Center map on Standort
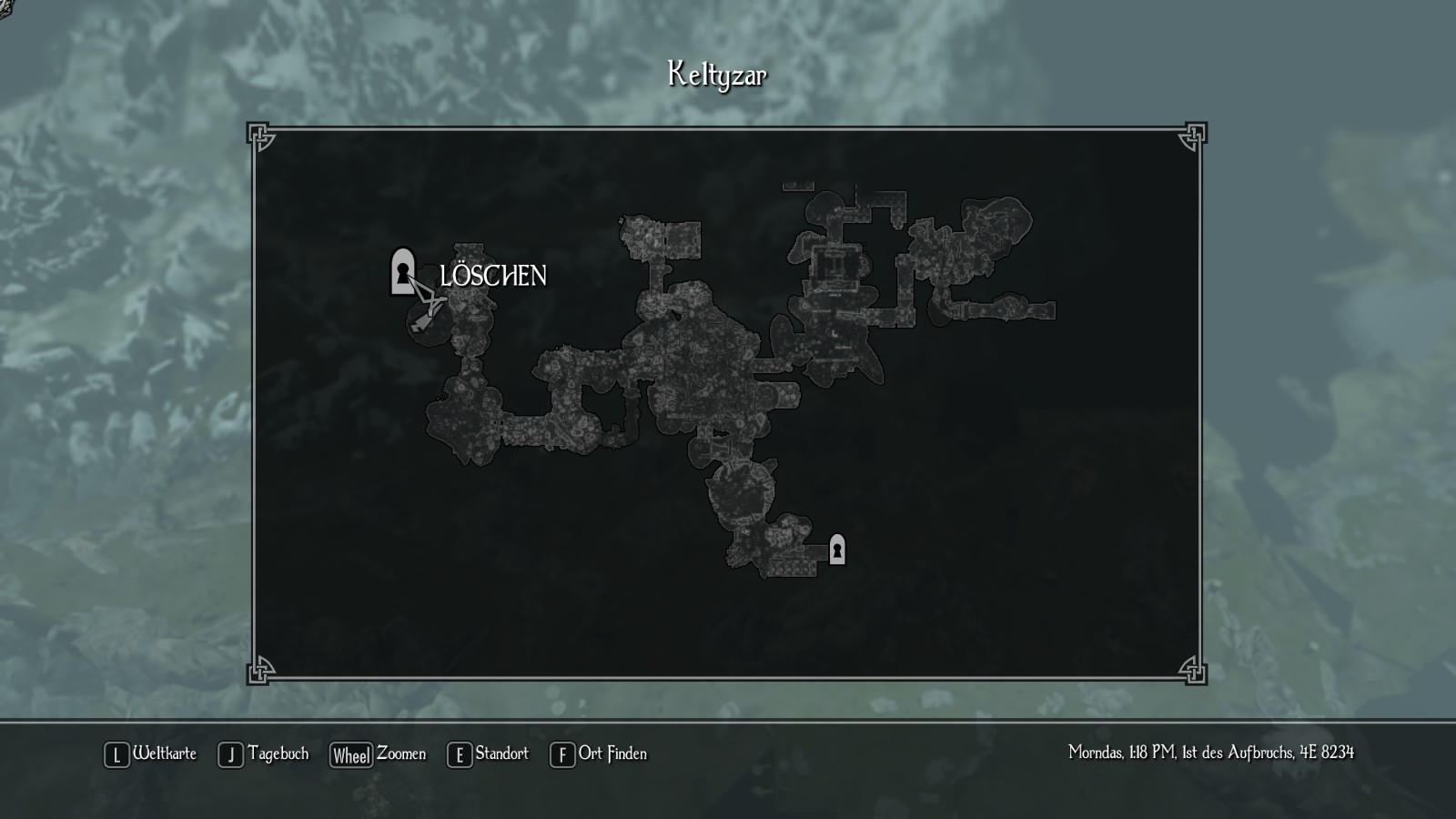The image size is (1456, 819). pos(488,754)
